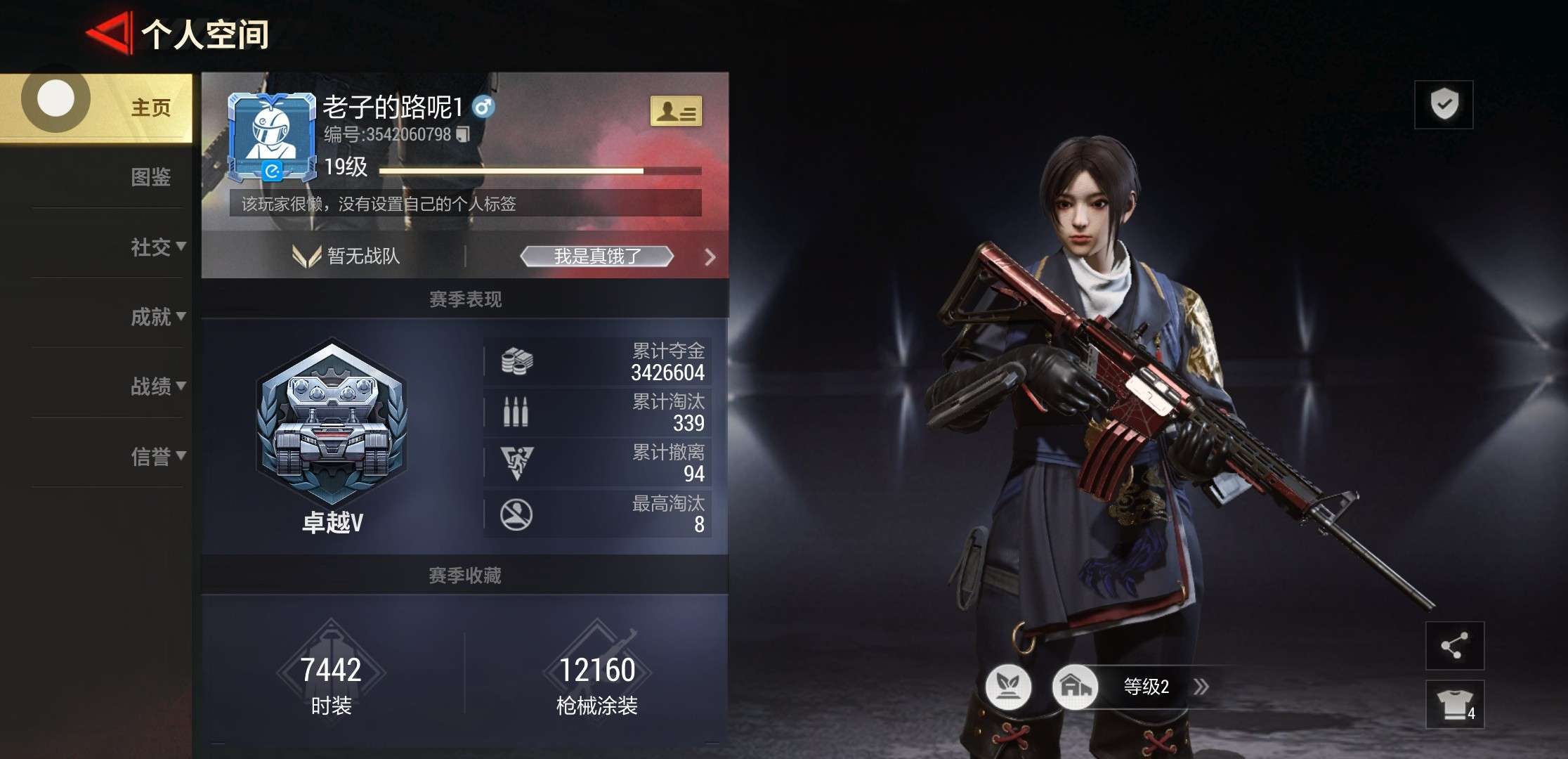Copy the player ID number

[463, 134]
